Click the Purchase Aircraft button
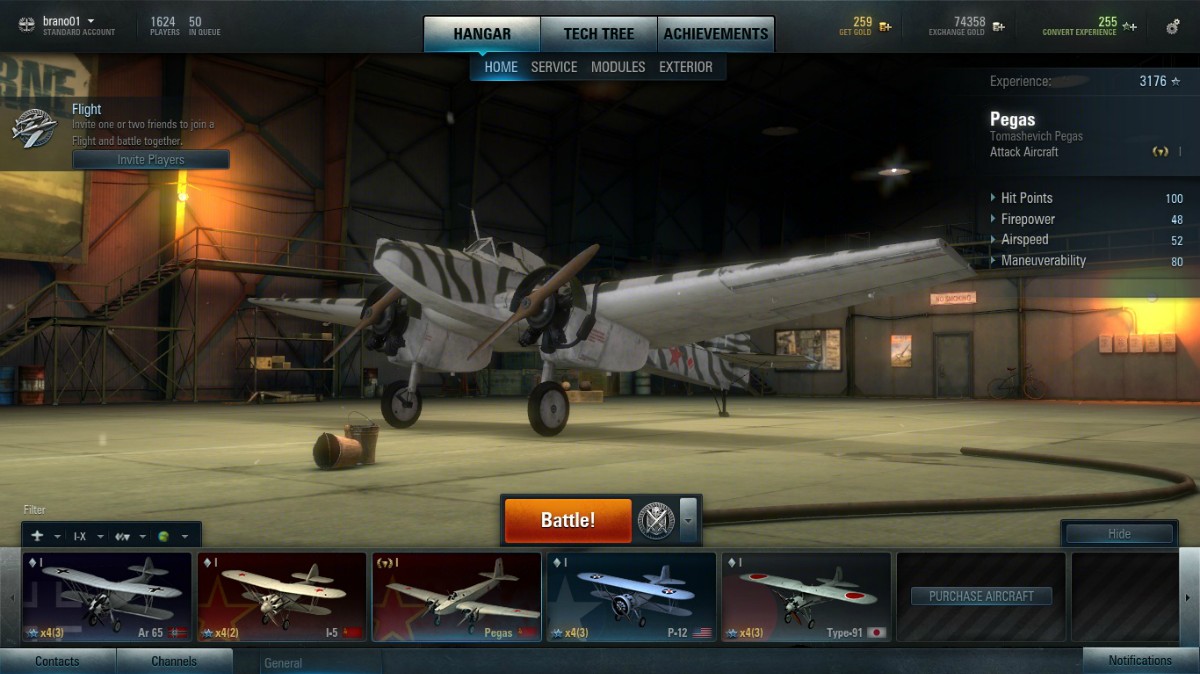 click(x=981, y=596)
